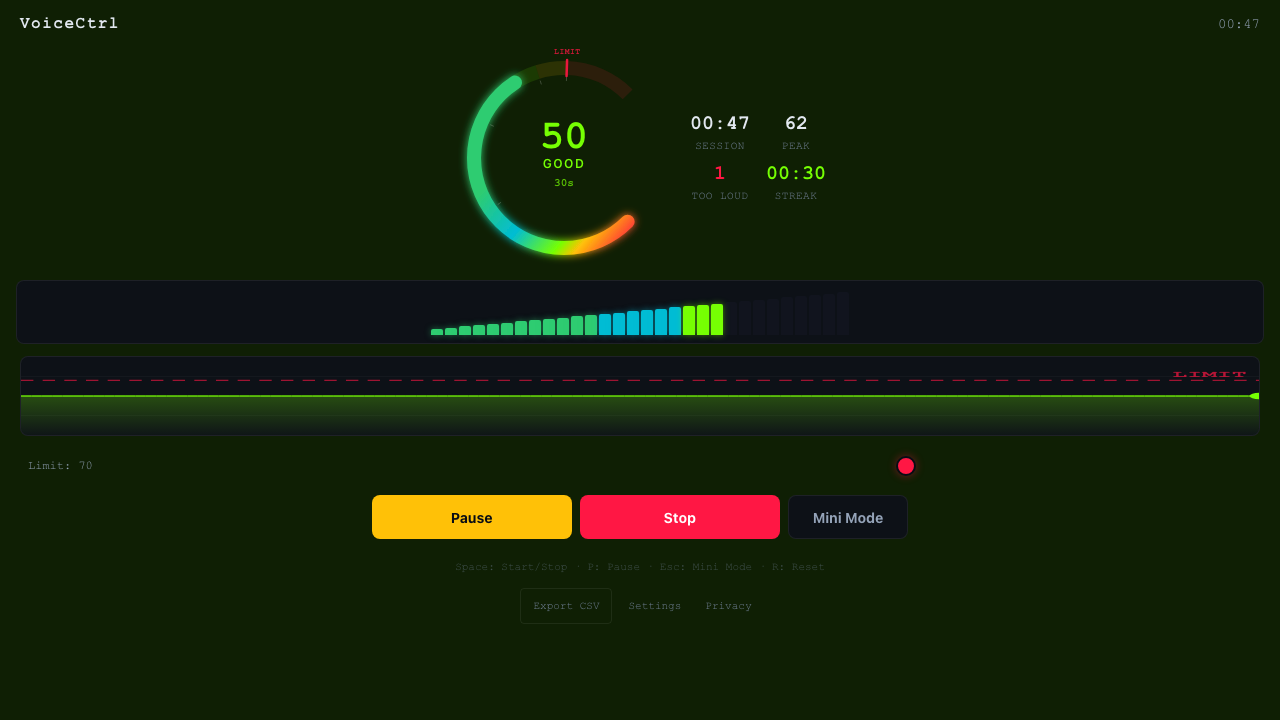The image size is (1280, 720).
Task: Stop the recording session
Action: [x=679, y=517]
